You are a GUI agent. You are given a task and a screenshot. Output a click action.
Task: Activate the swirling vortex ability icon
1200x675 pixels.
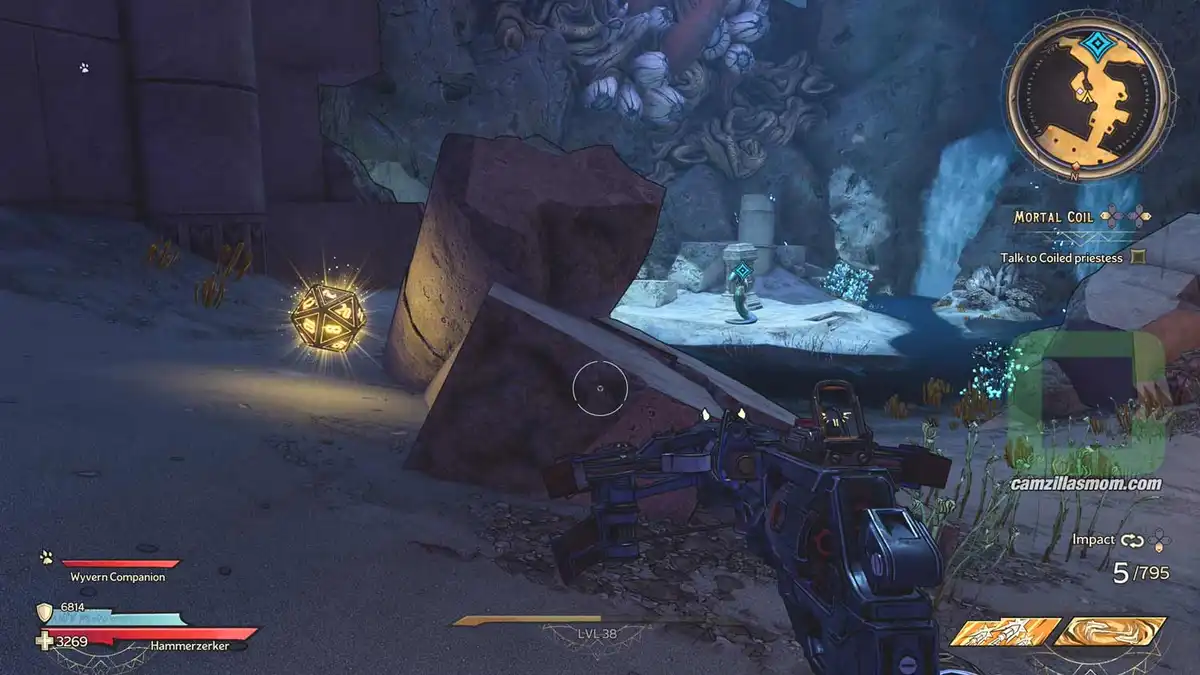pos(1110,631)
